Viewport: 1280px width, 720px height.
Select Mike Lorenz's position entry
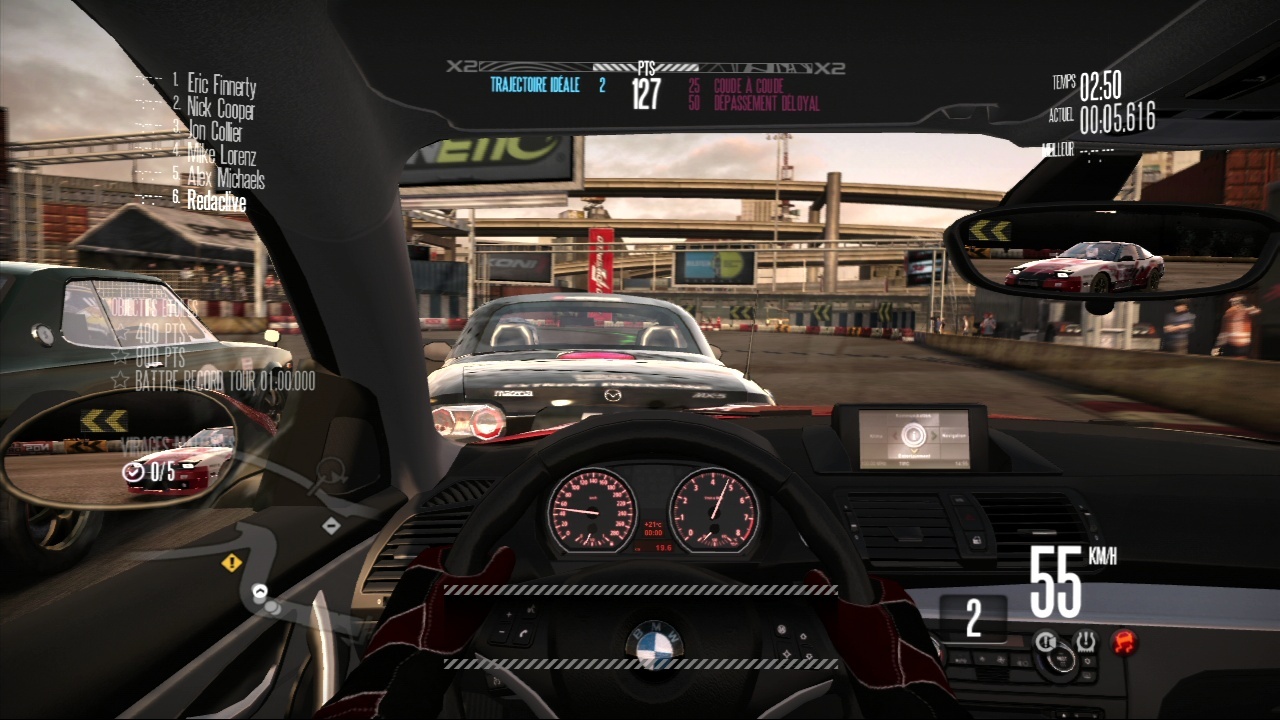coord(221,155)
